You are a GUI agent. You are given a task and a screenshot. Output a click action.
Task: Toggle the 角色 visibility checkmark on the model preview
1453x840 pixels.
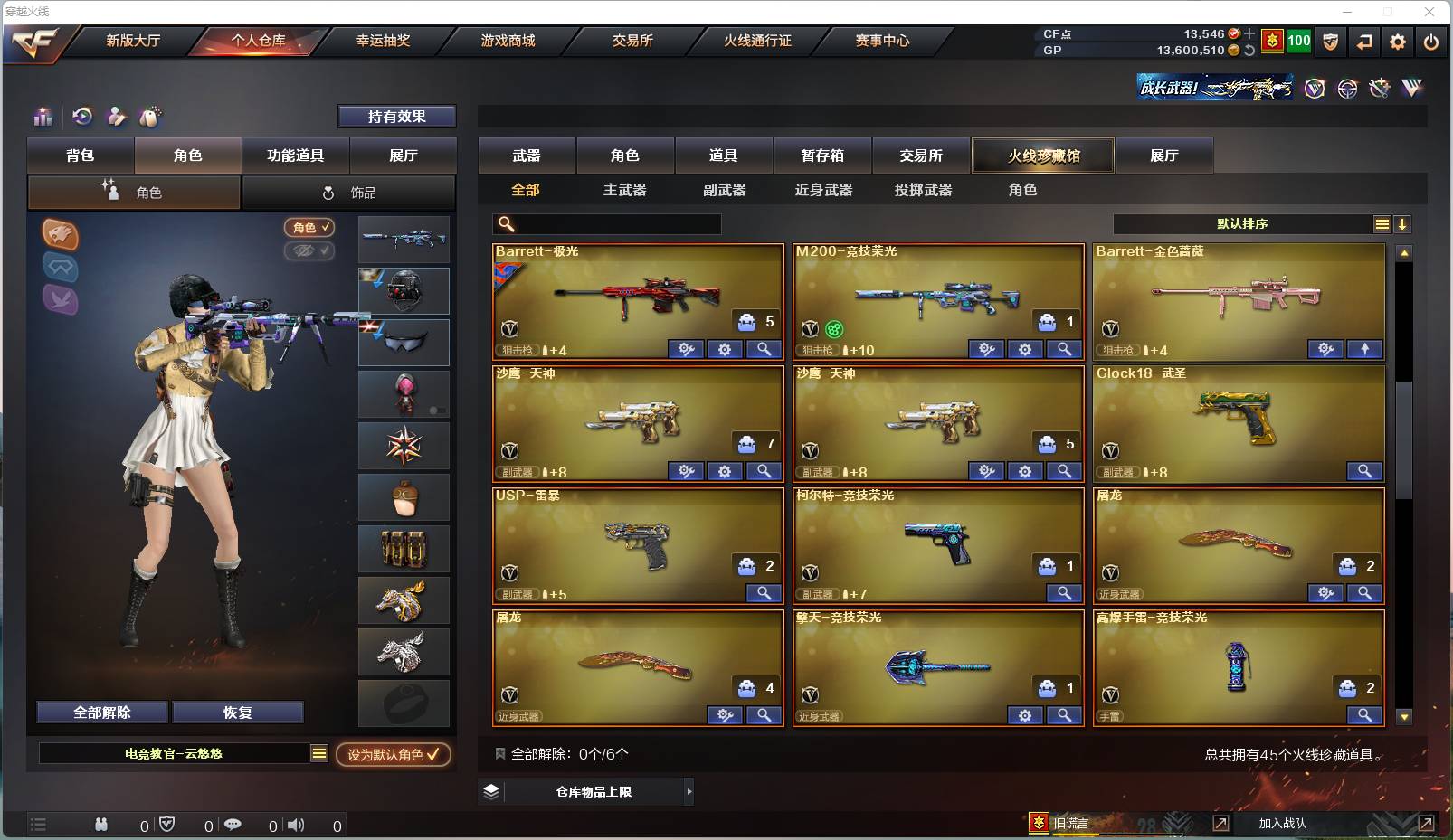(x=310, y=228)
